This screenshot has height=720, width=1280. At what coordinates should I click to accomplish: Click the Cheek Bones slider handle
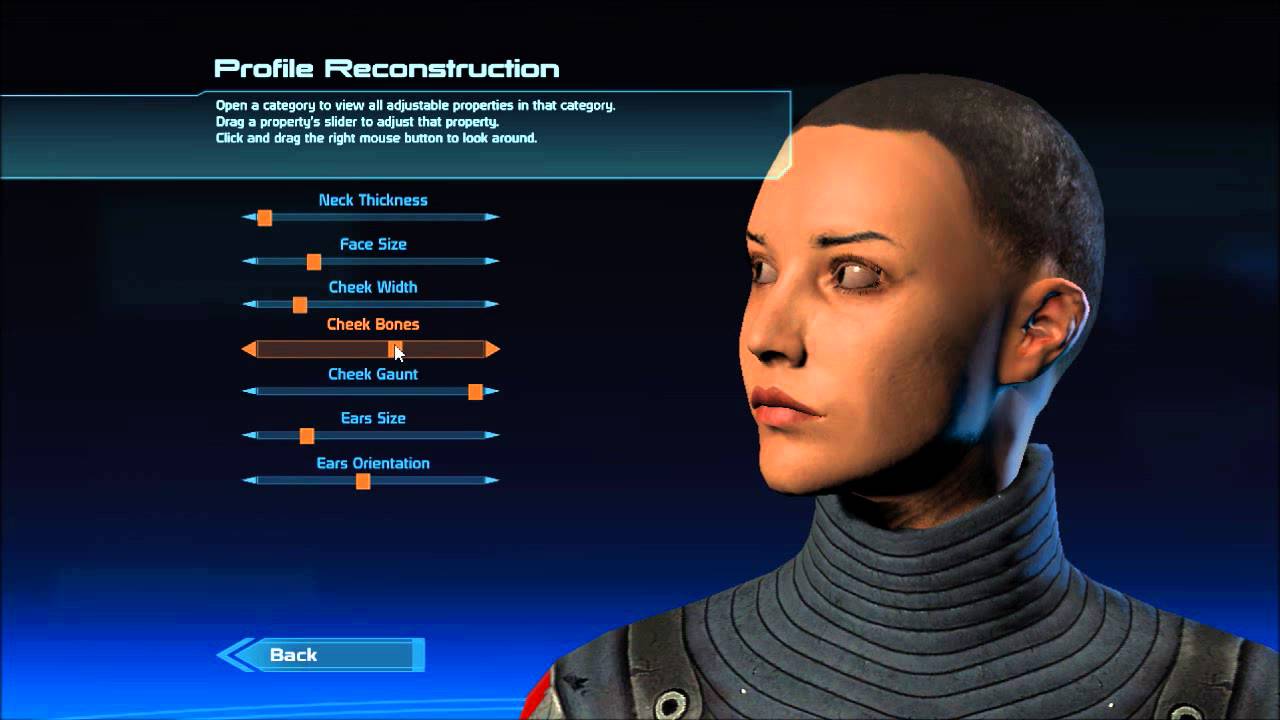click(x=393, y=350)
